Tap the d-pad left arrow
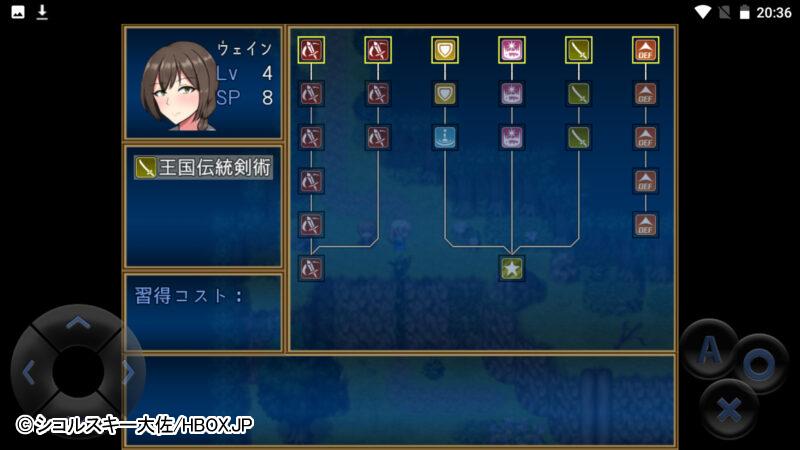 [28, 372]
